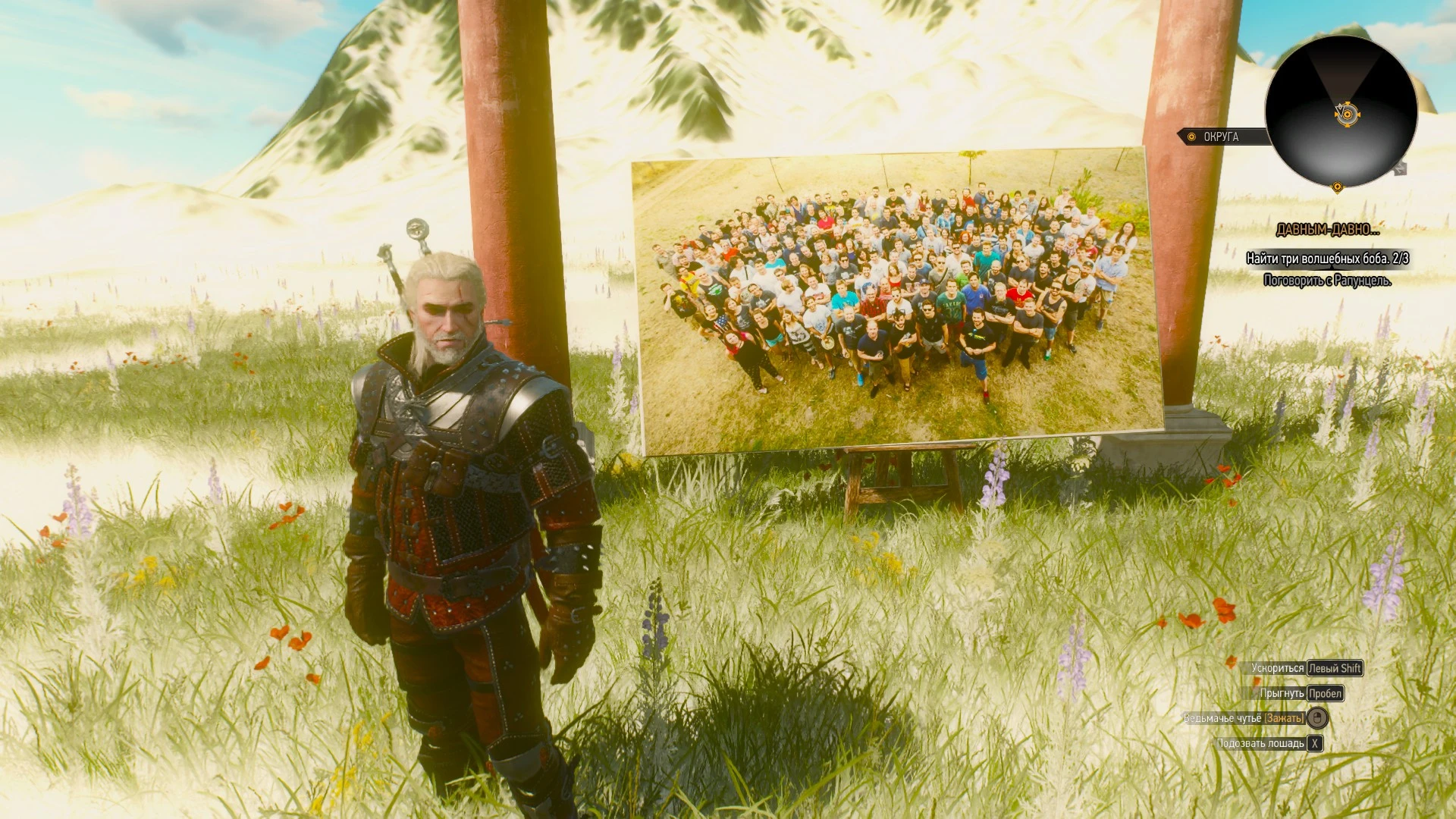Expand the Поговорить с Рапунцель objective
This screenshot has height=819, width=1456.
point(1328,280)
